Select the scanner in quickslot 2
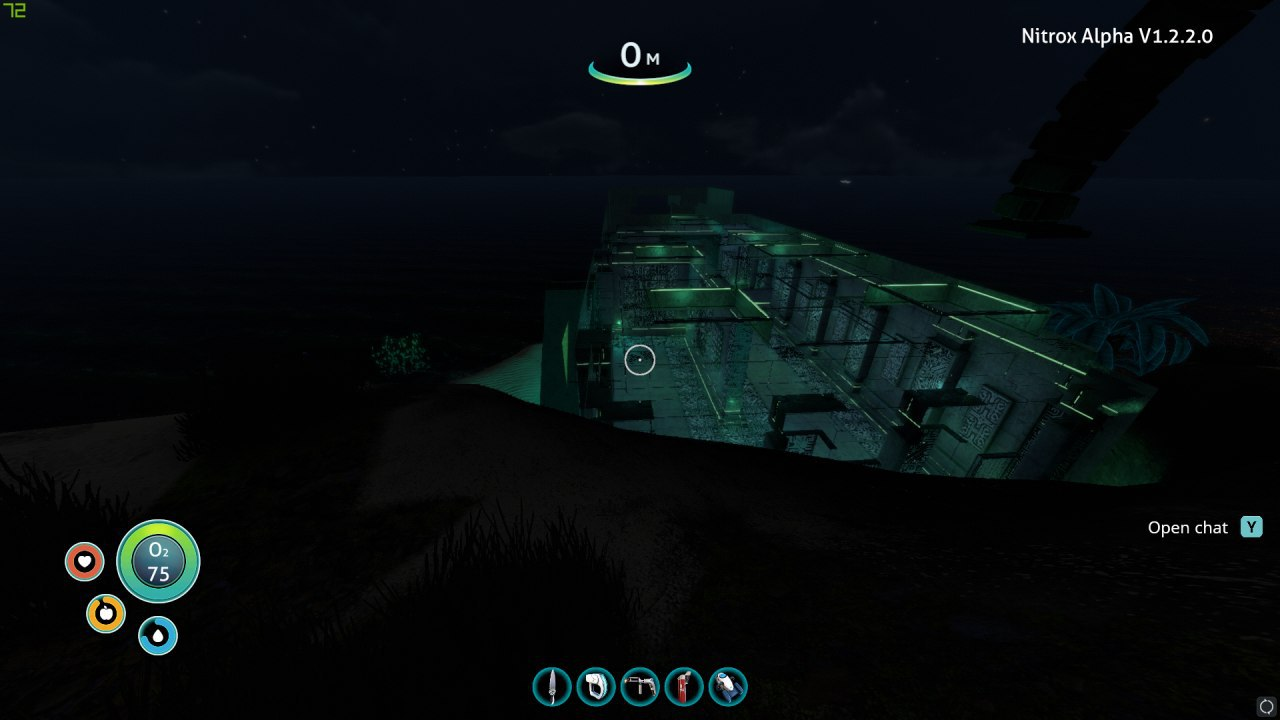The width and height of the screenshot is (1280, 720). [595, 687]
